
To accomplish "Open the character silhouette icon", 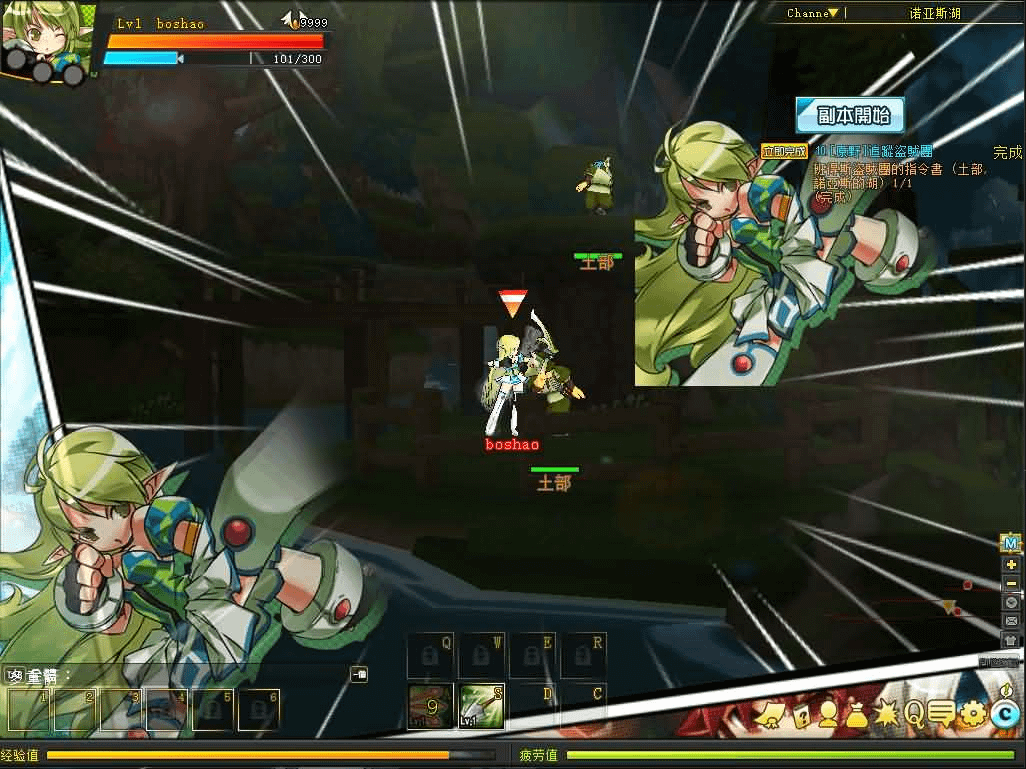I will (829, 714).
